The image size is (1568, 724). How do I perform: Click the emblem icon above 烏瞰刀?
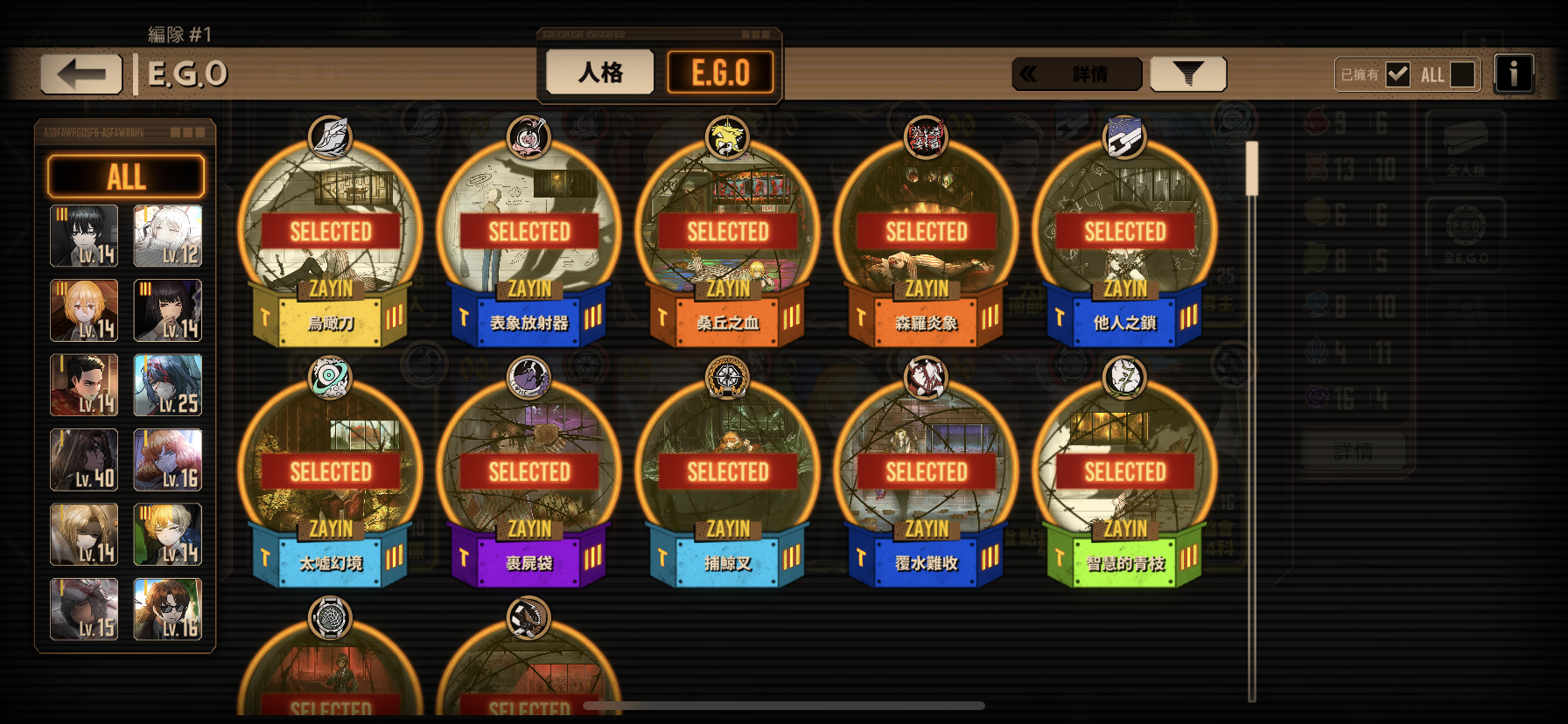click(x=330, y=138)
